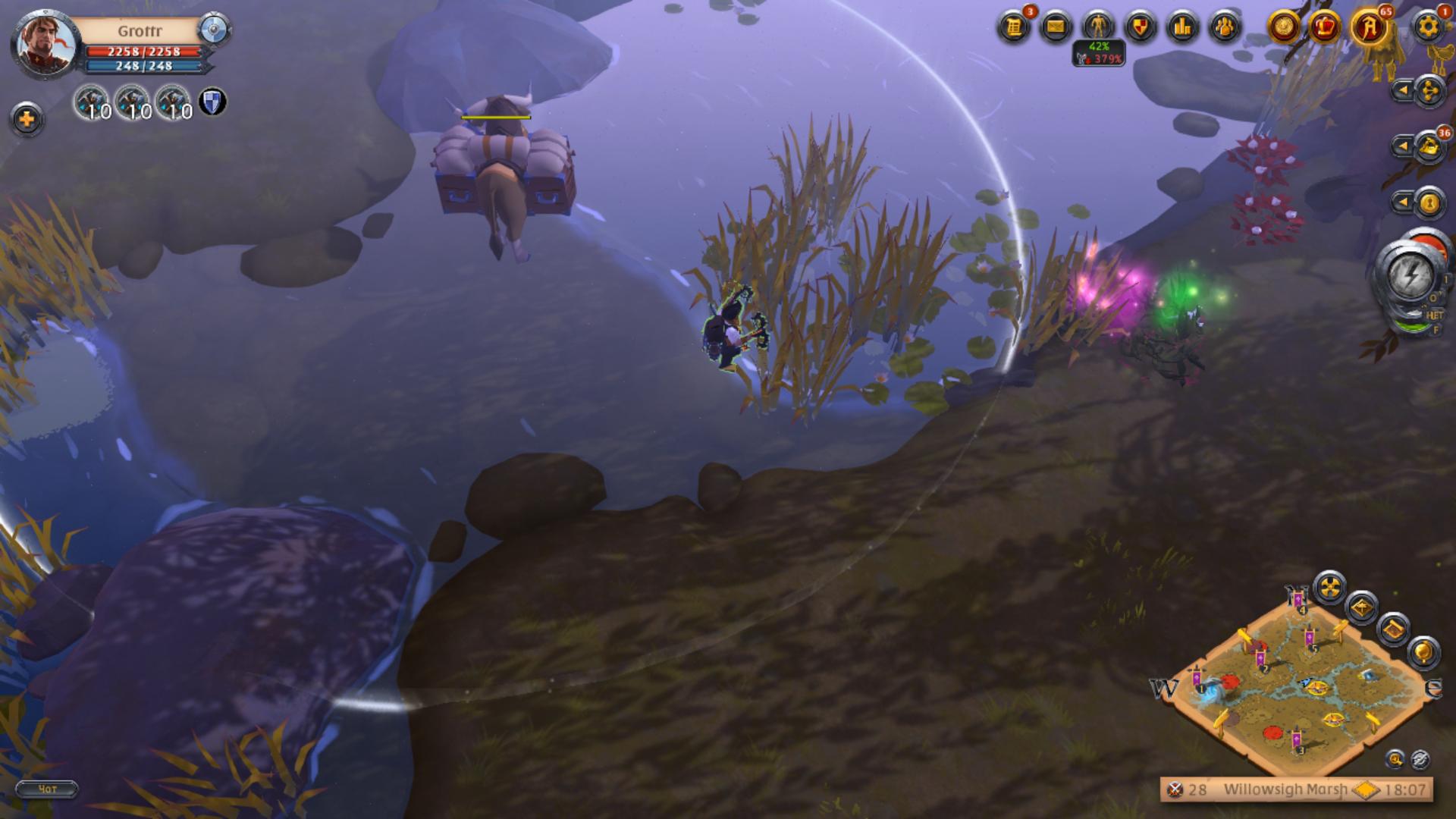Open the character figure menu
This screenshot has height=819, width=1456.
(1098, 28)
